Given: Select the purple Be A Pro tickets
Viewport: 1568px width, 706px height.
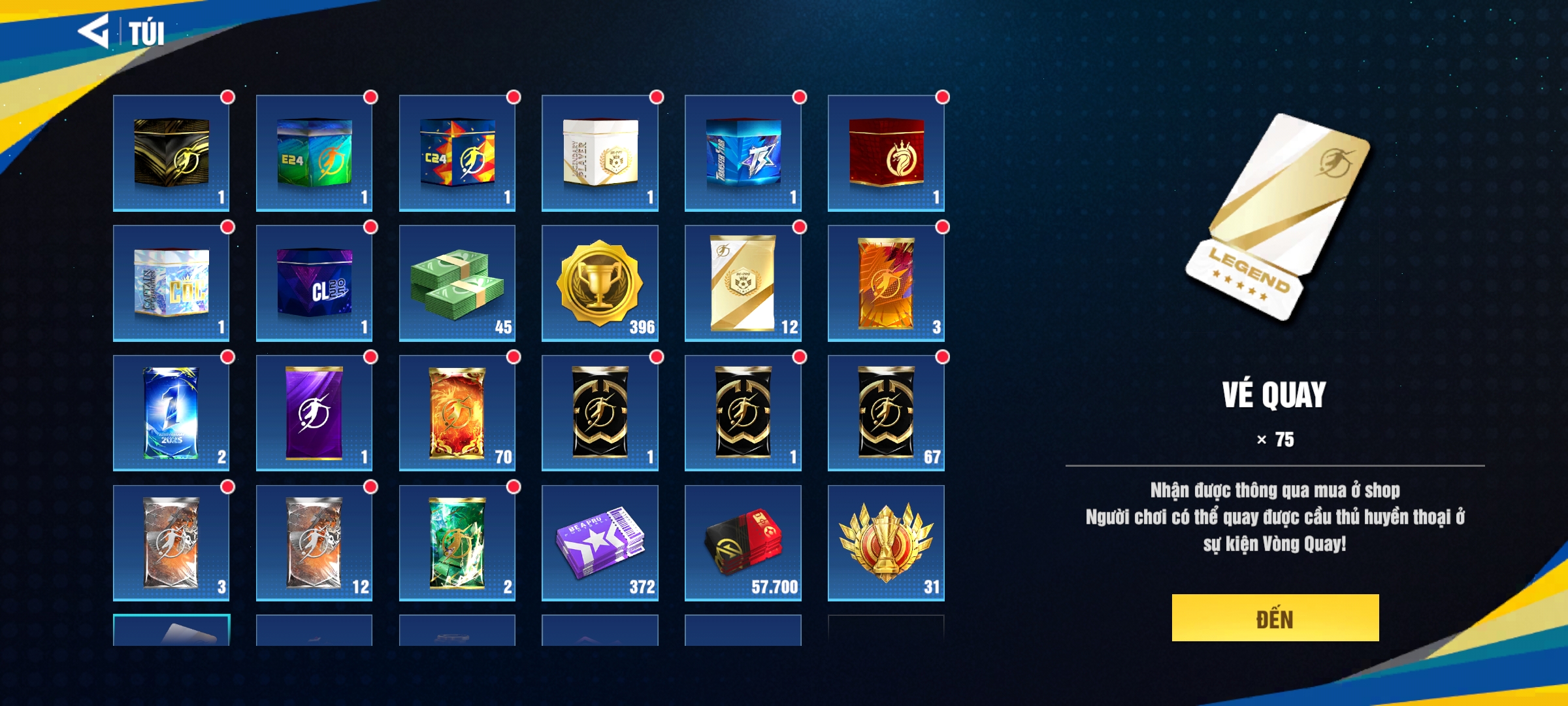Looking at the screenshot, I should coord(600,543).
